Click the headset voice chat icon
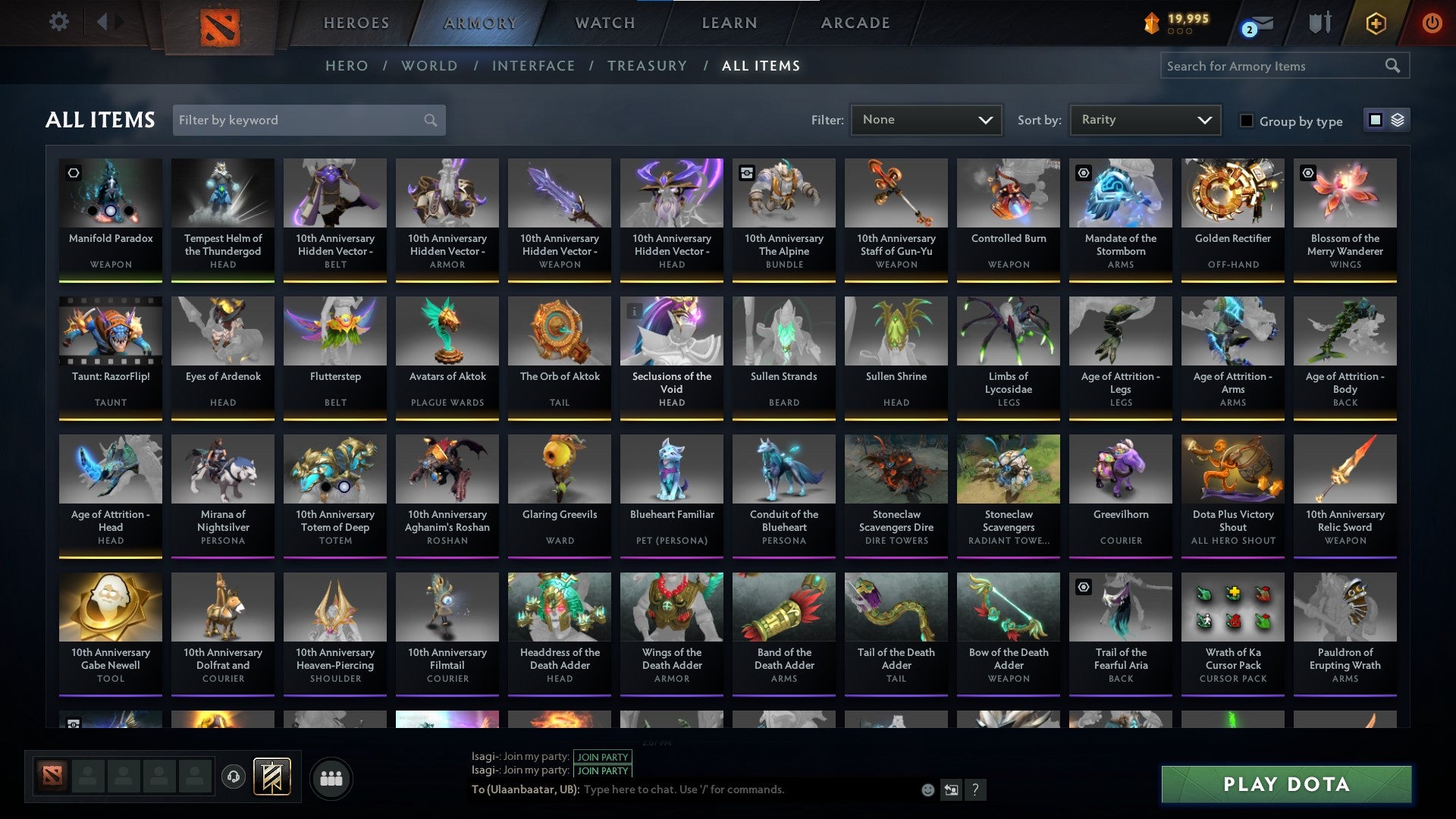The width and height of the screenshot is (1456, 819). coord(233,777)
